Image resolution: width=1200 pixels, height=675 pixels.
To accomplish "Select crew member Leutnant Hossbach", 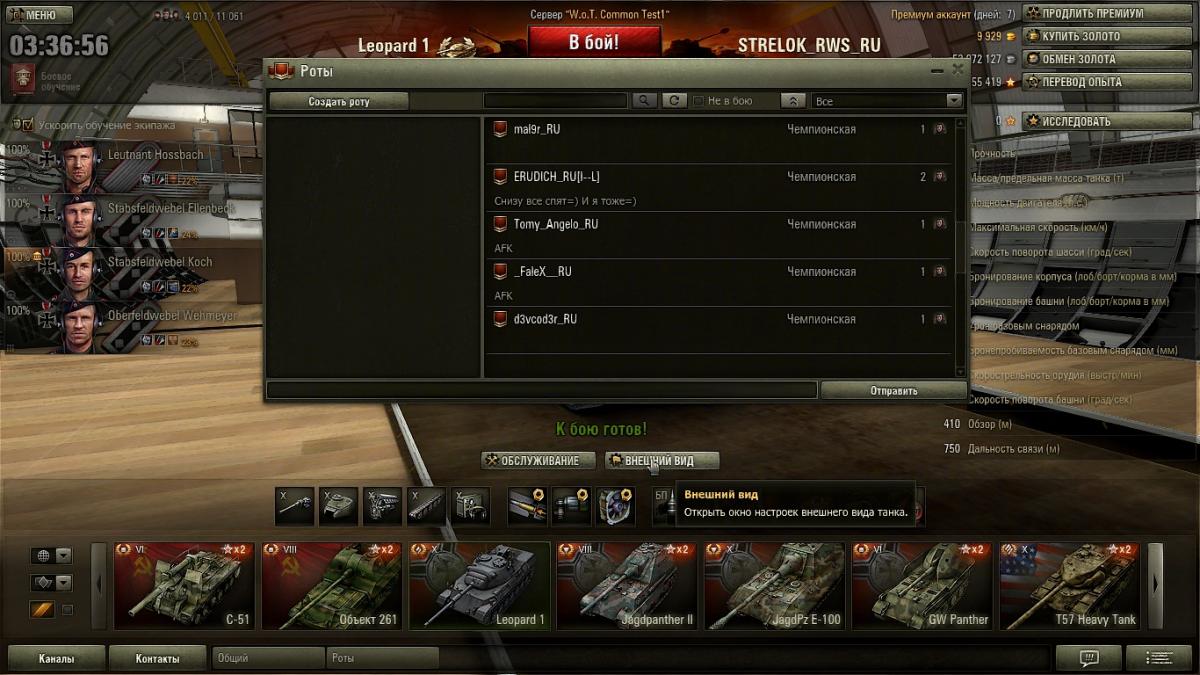I will click(x=130, y=162).
